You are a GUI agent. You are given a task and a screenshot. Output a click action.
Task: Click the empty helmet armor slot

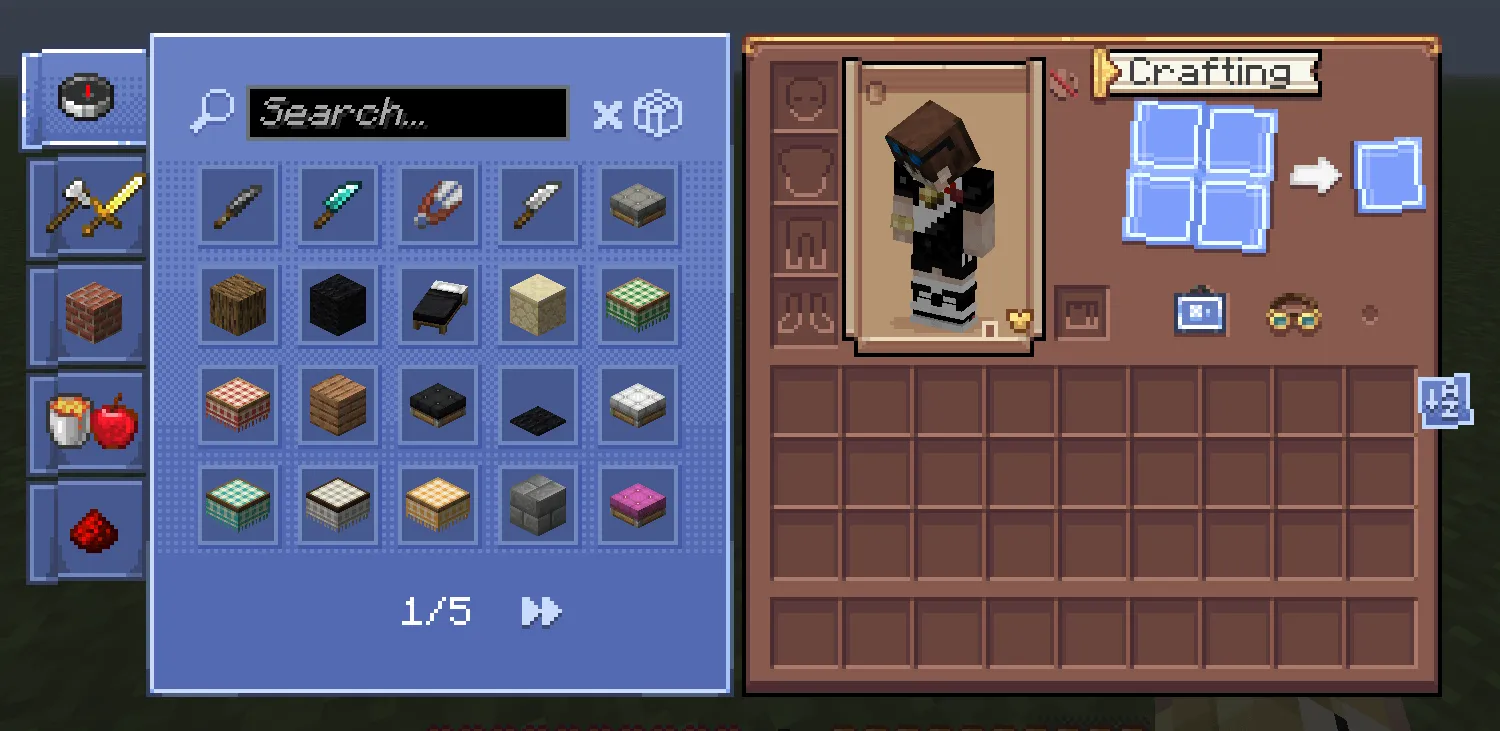click(805, 97)
